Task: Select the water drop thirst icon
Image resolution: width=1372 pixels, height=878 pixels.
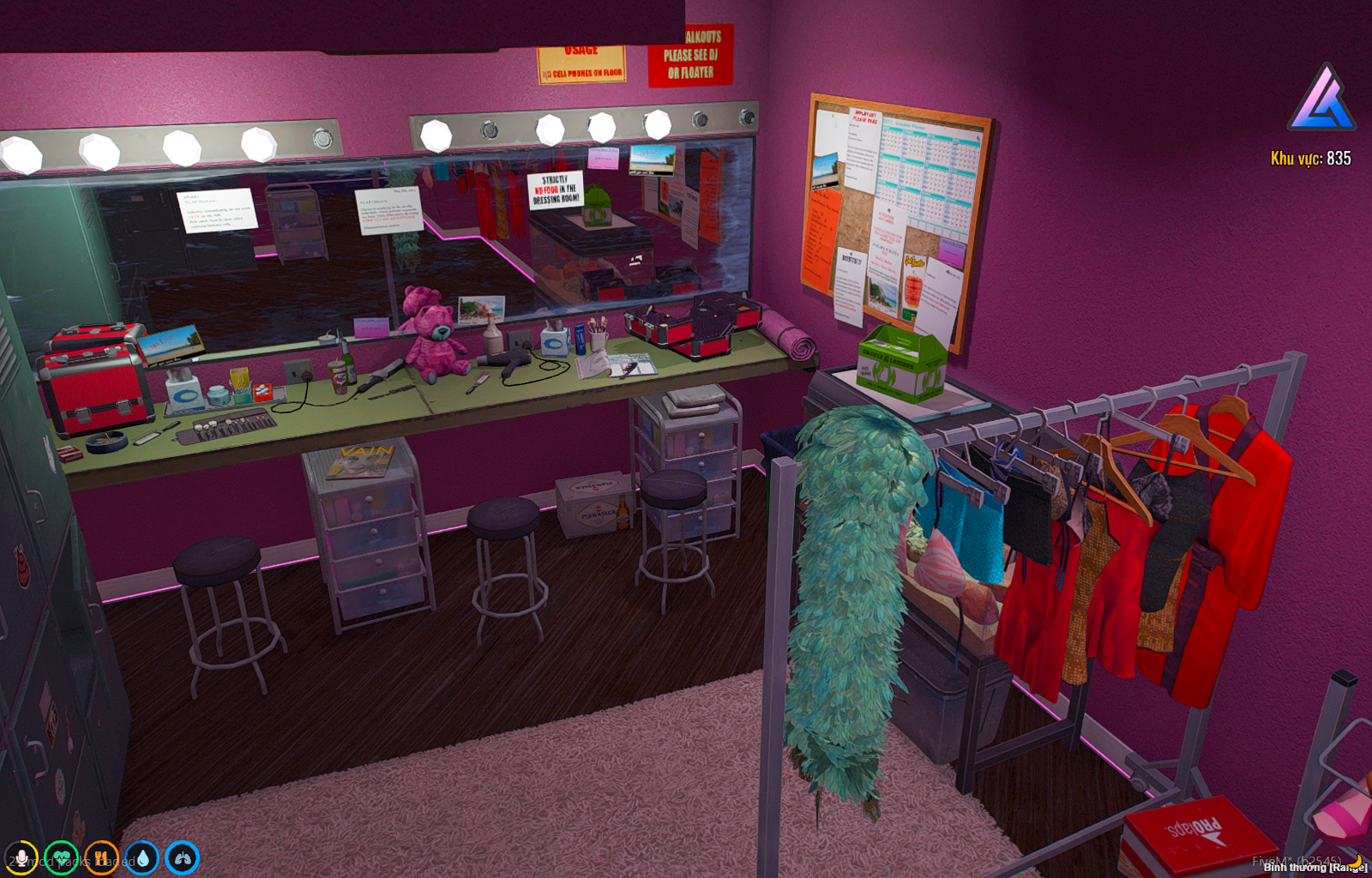Action: pos(142,857)
